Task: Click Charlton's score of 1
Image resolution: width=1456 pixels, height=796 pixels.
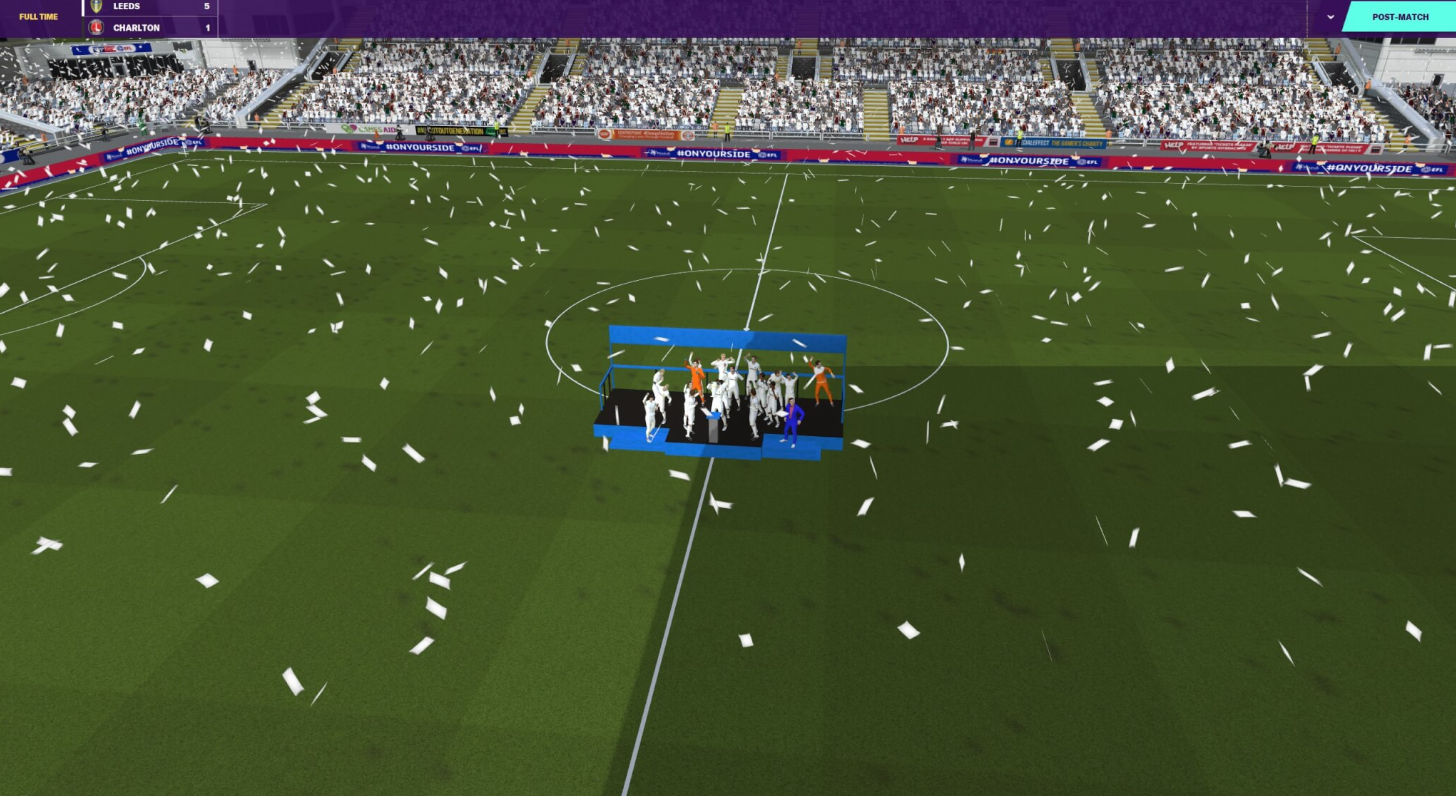Action: click(x=207, y=27)
